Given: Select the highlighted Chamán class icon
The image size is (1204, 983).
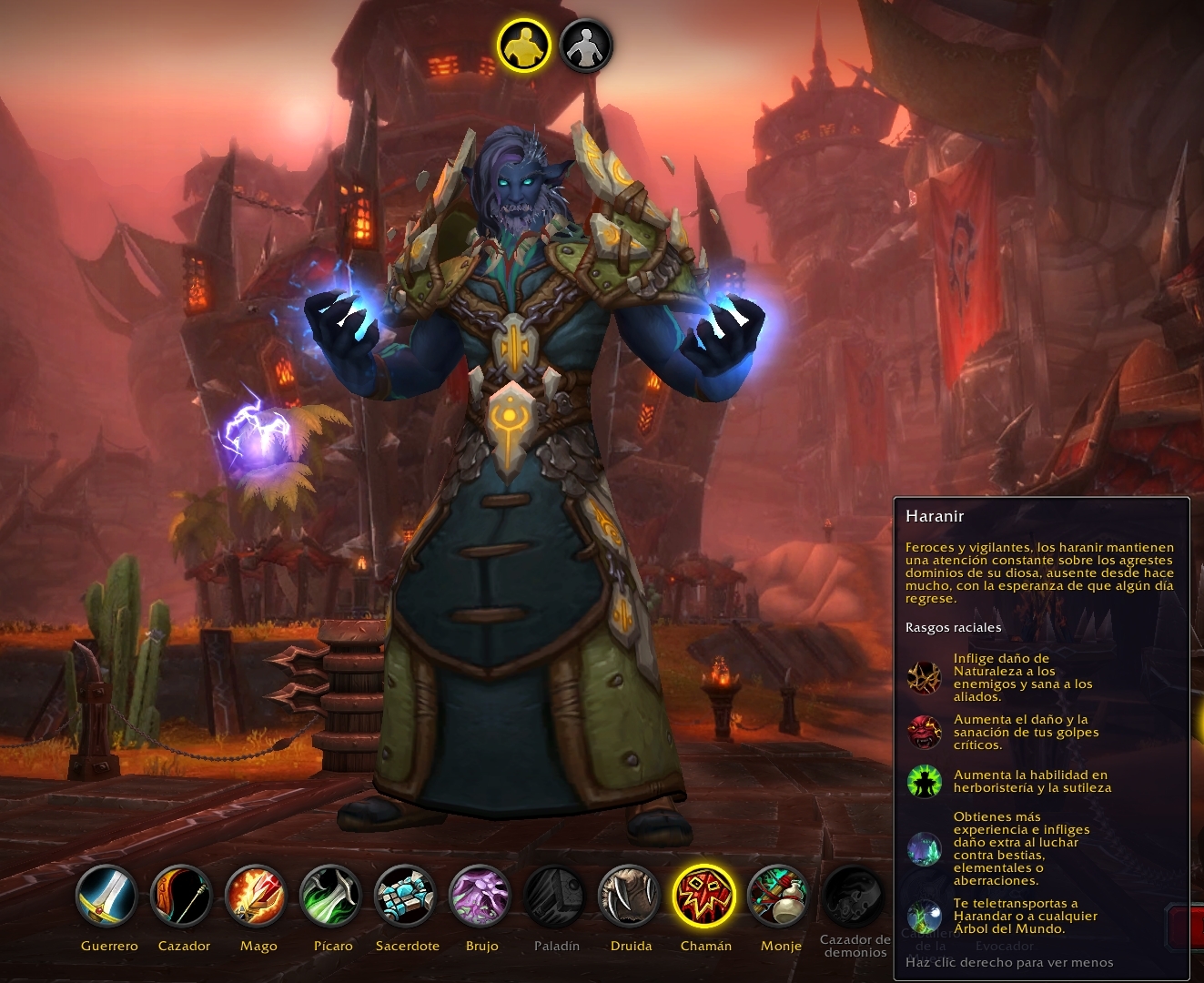Looking at the screenshot, I should pos(705,896).
